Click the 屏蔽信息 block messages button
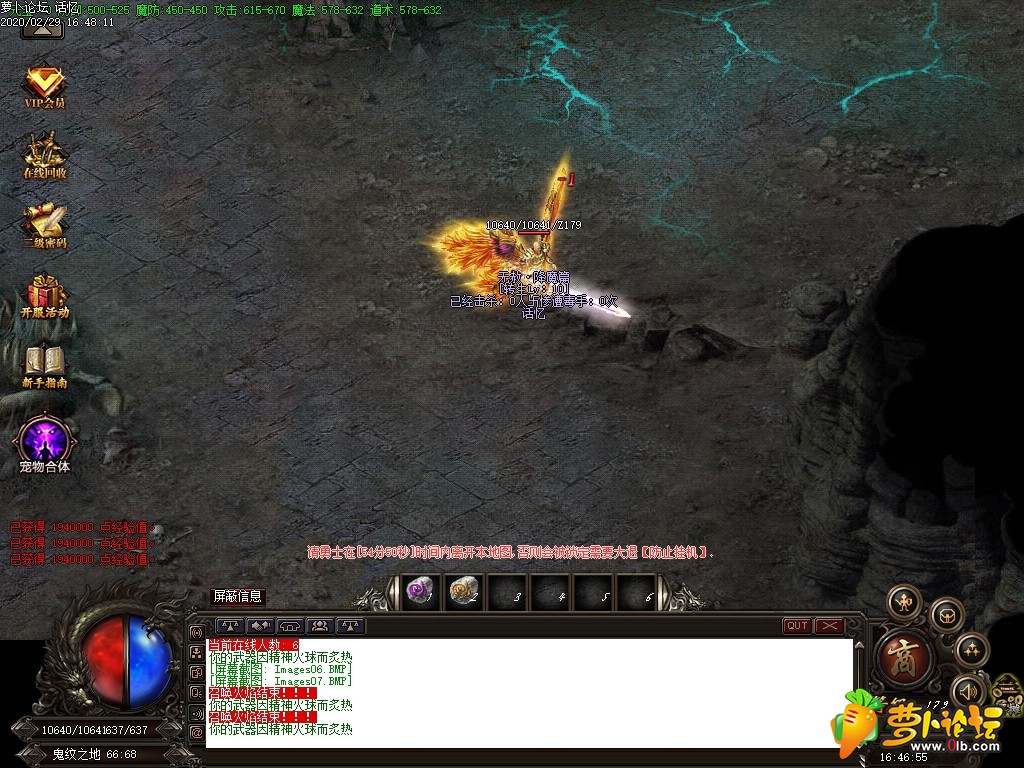 point(238,597)
